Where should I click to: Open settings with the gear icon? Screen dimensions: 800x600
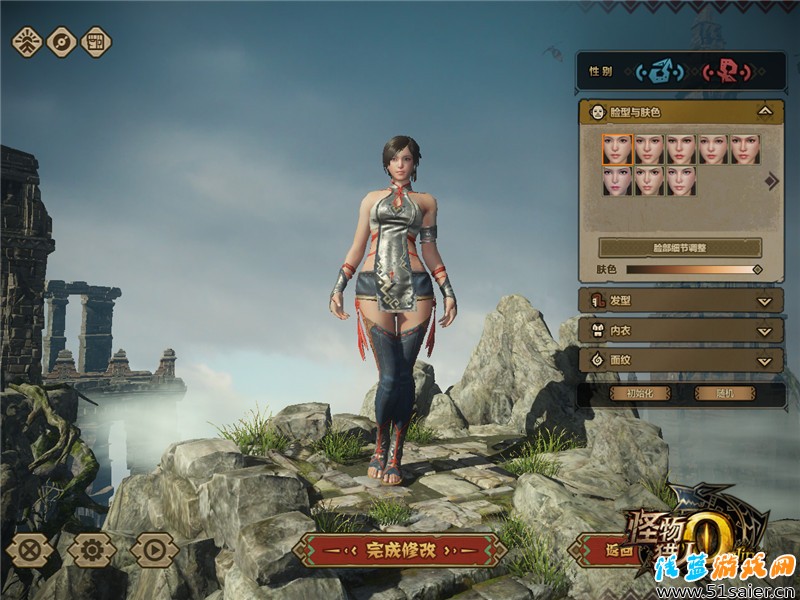point(93,549)
